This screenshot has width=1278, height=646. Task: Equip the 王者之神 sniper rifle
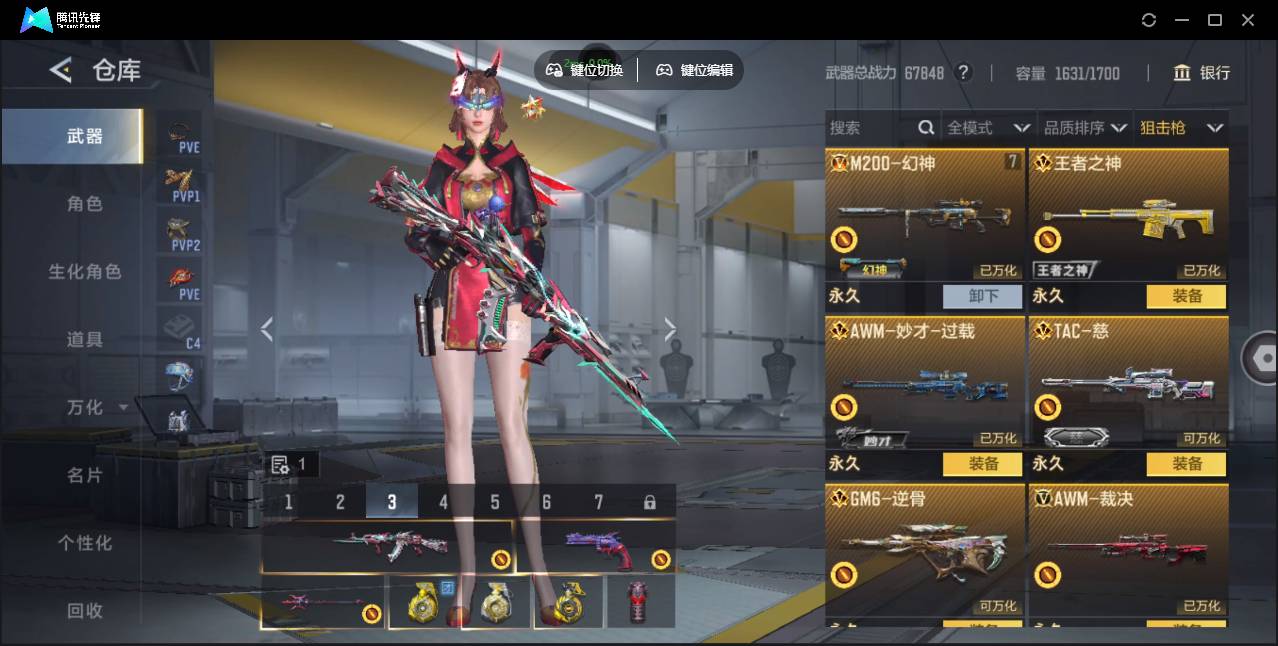tap(1187, 296)
